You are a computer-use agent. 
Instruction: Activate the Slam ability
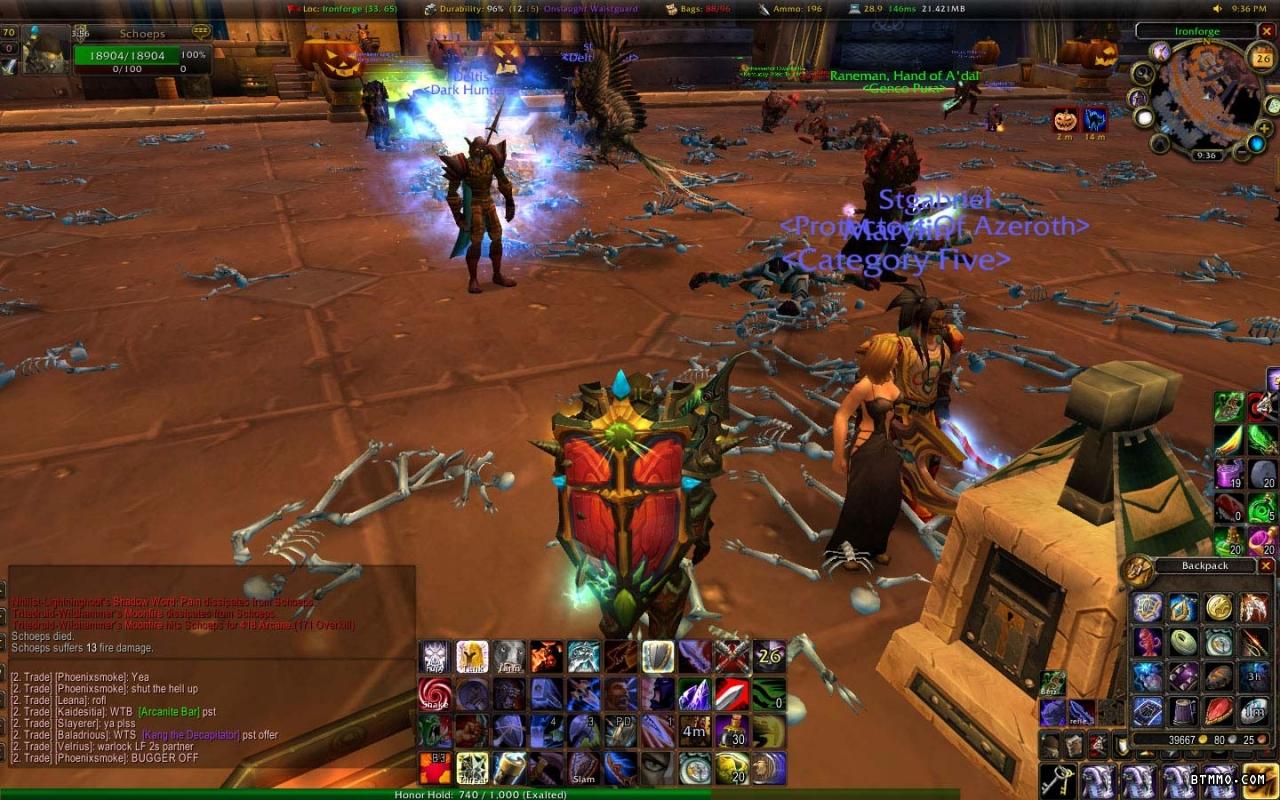pyautogui.click(x=583, y=768)
